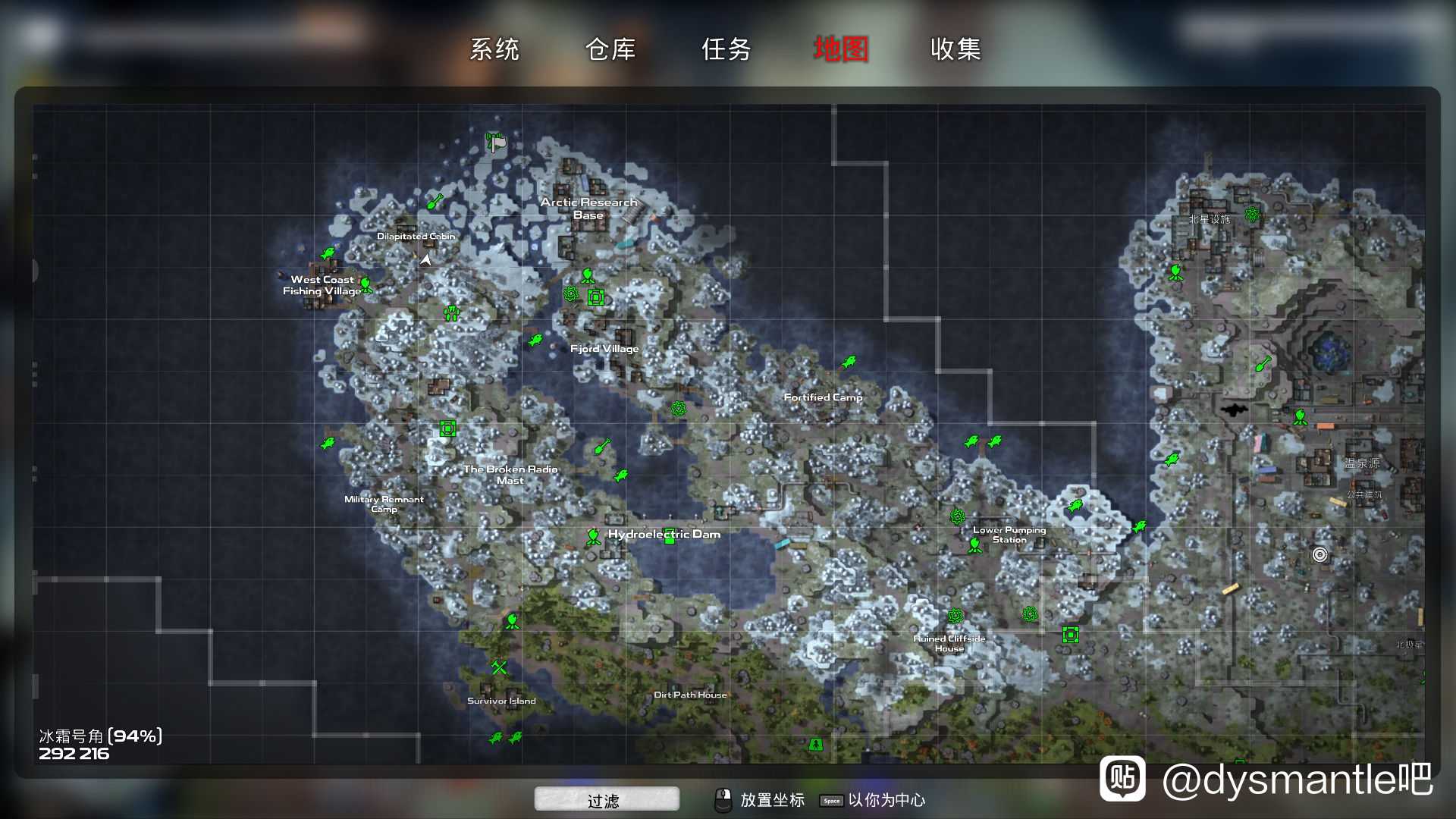Click the green figure icon near 北星设施

(1176, 271)
